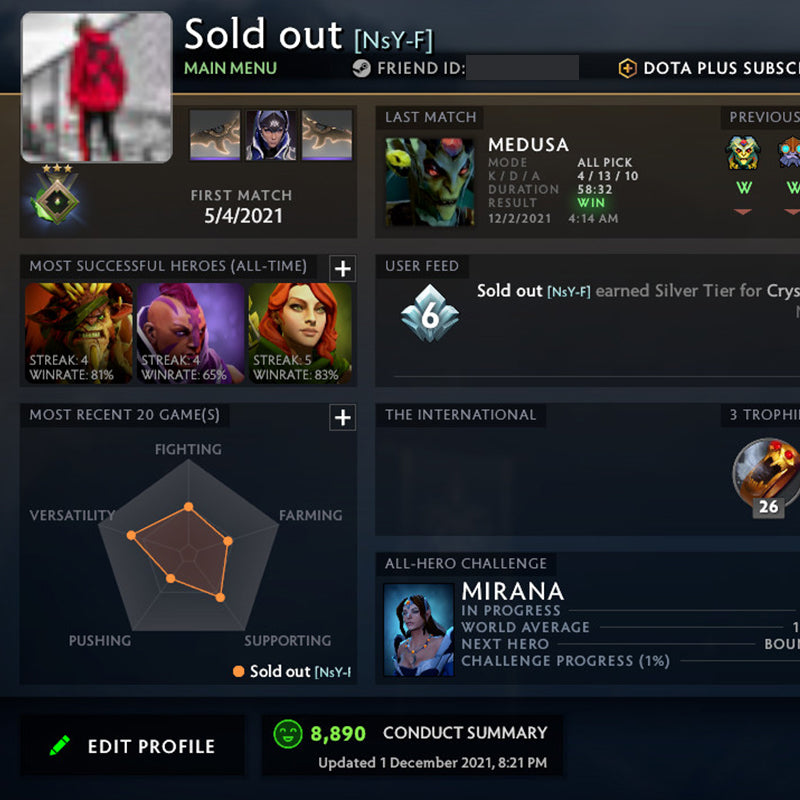Select the Medusa last match portrait
The height and width of the screenshot is (800, 800).
tap(430, 182)
